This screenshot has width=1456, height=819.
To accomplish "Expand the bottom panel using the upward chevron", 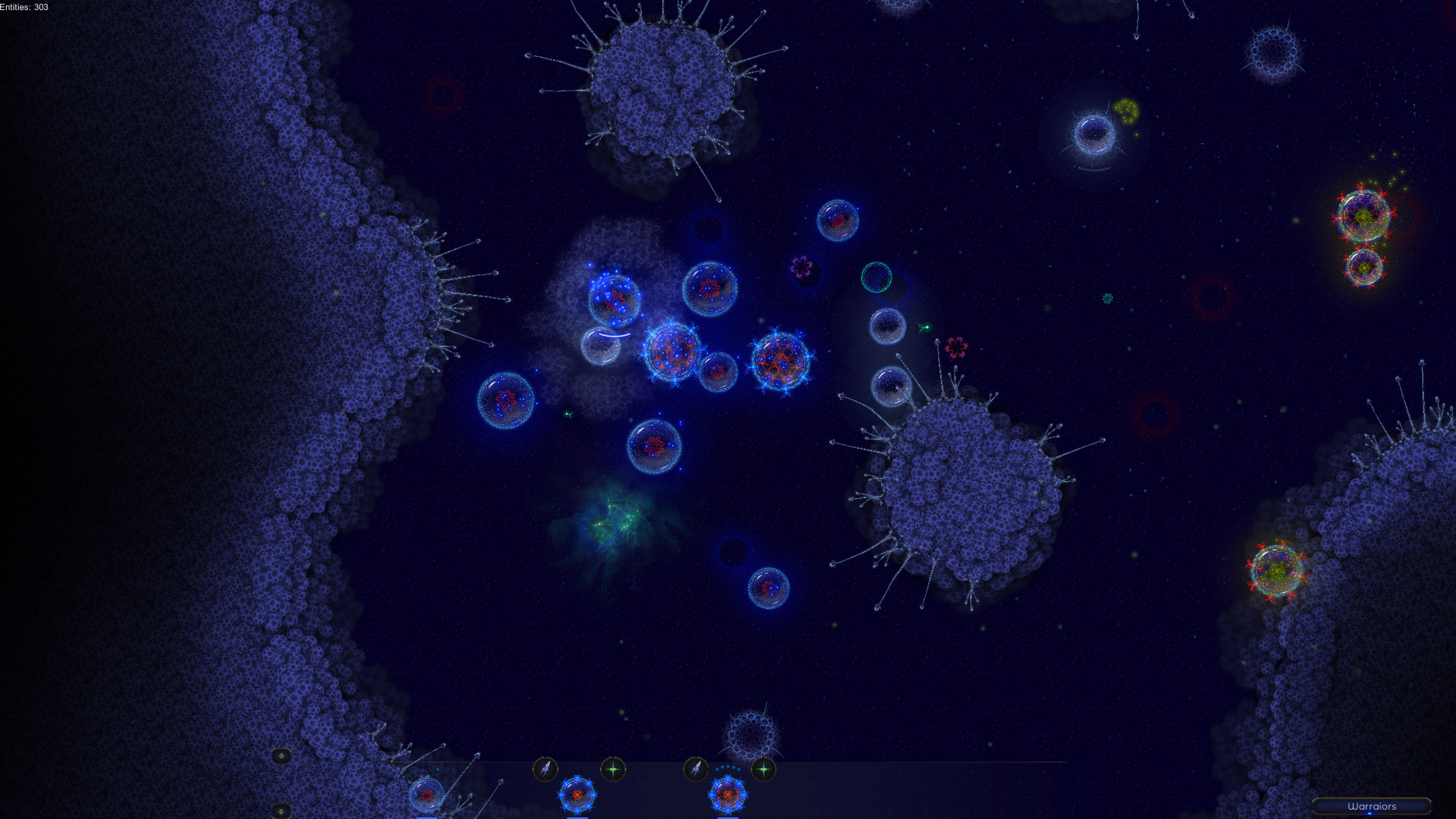I will click(282, 757).
